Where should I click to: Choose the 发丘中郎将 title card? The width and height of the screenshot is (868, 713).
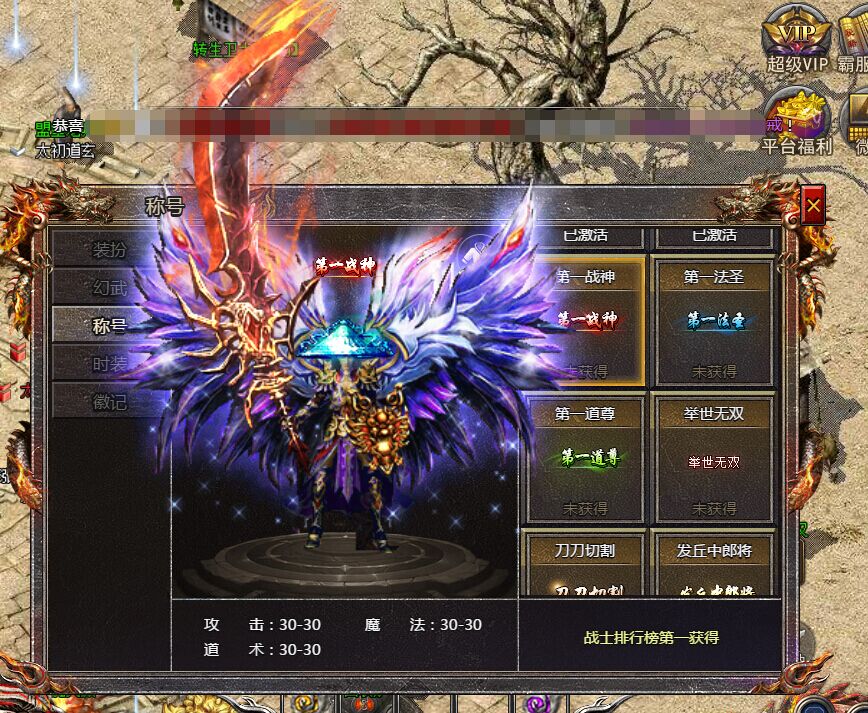point(714,565)
